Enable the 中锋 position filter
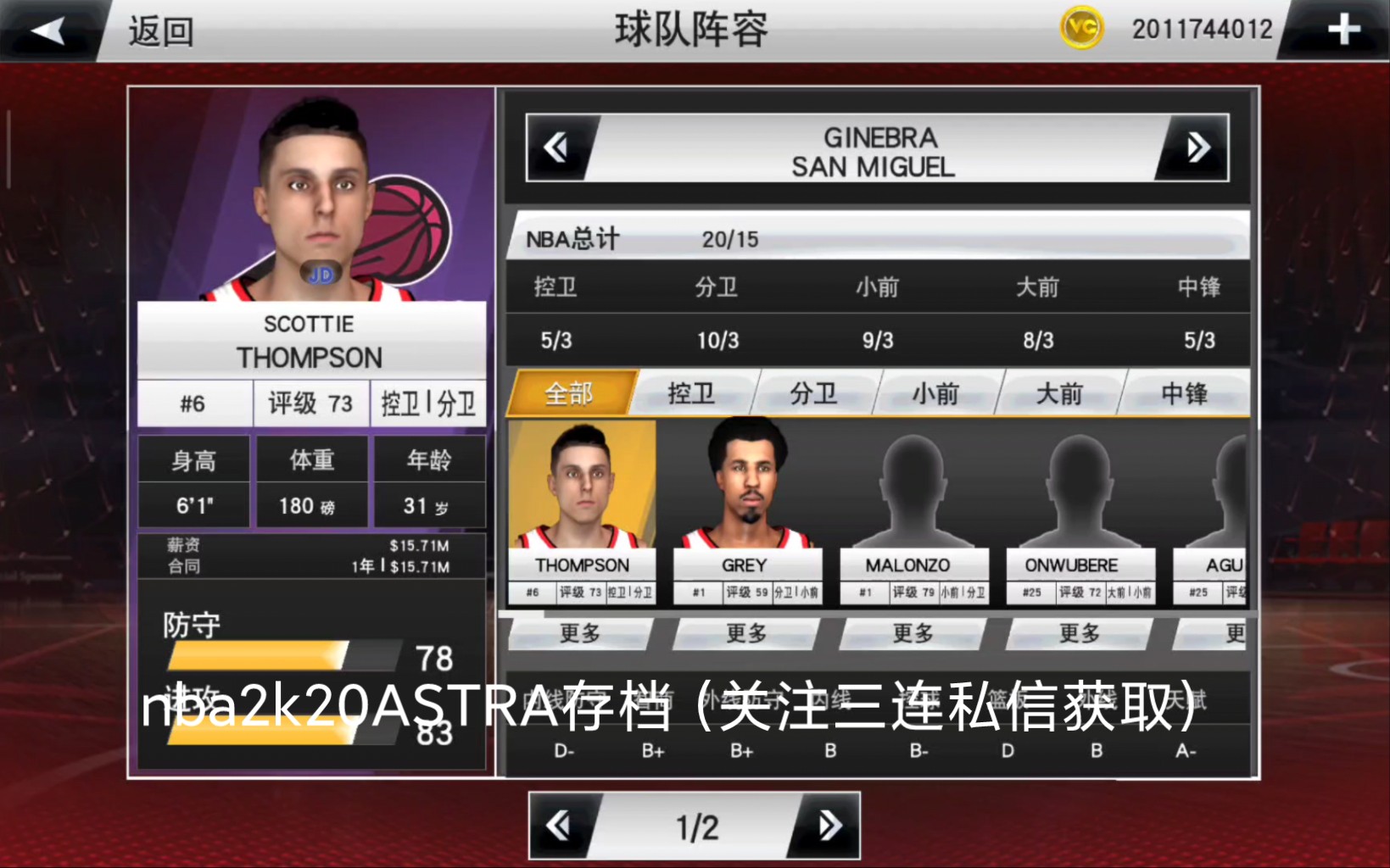 1184,393
